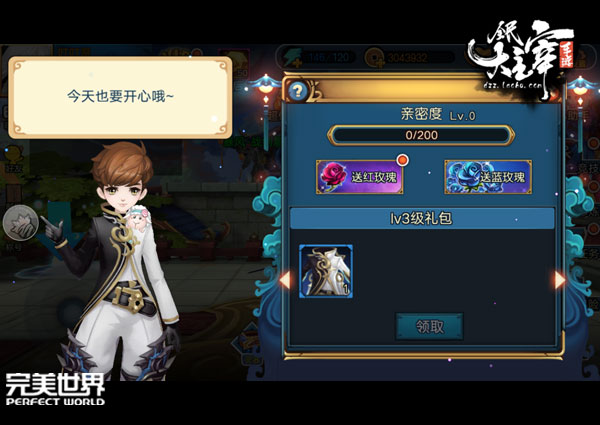
Task: Claim the lv3 gift pack reward
Action: click(x=428, y=325)
